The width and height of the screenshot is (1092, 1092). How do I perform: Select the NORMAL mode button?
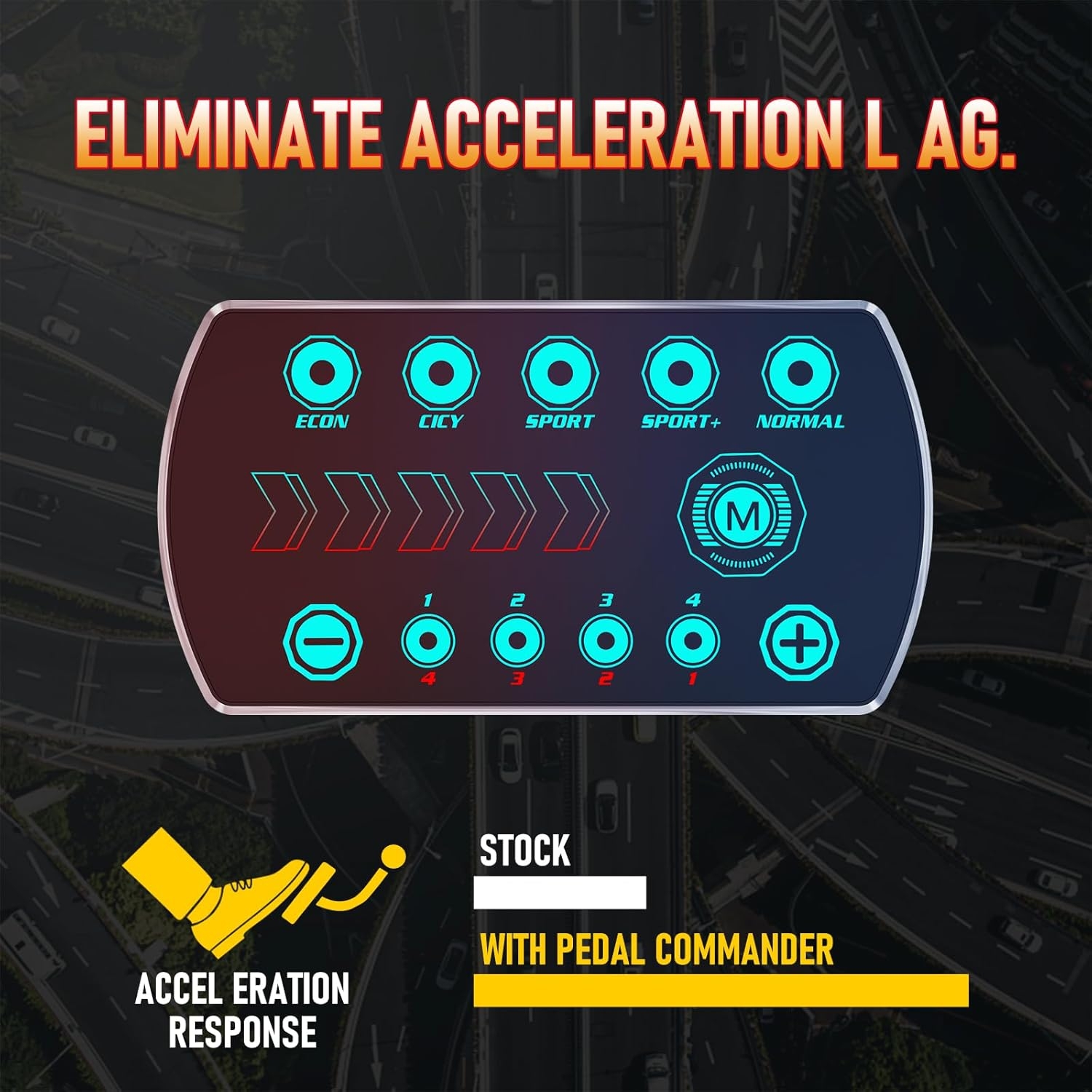tap(800, 373)
